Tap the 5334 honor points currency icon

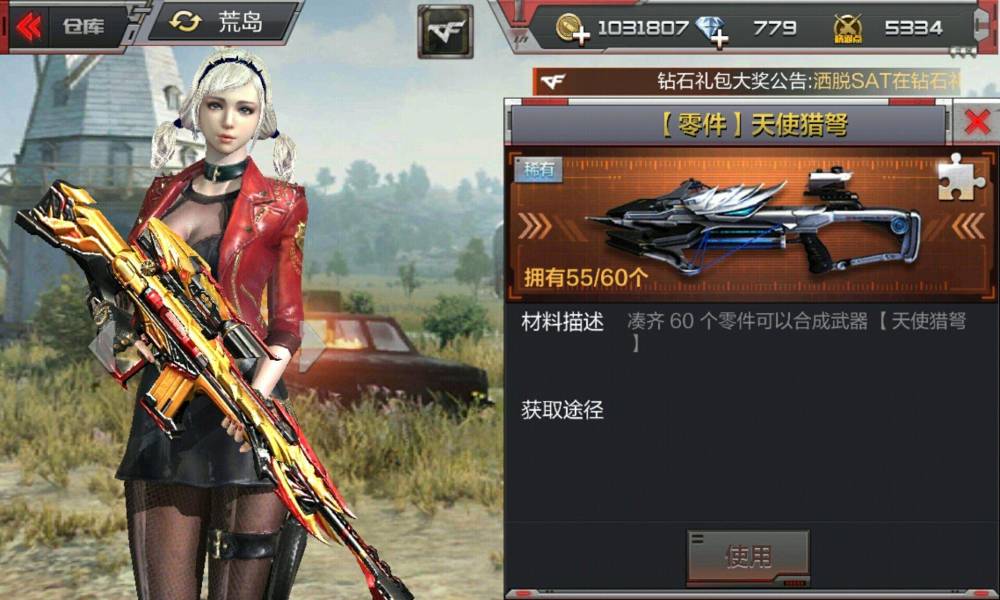point(847,29)
